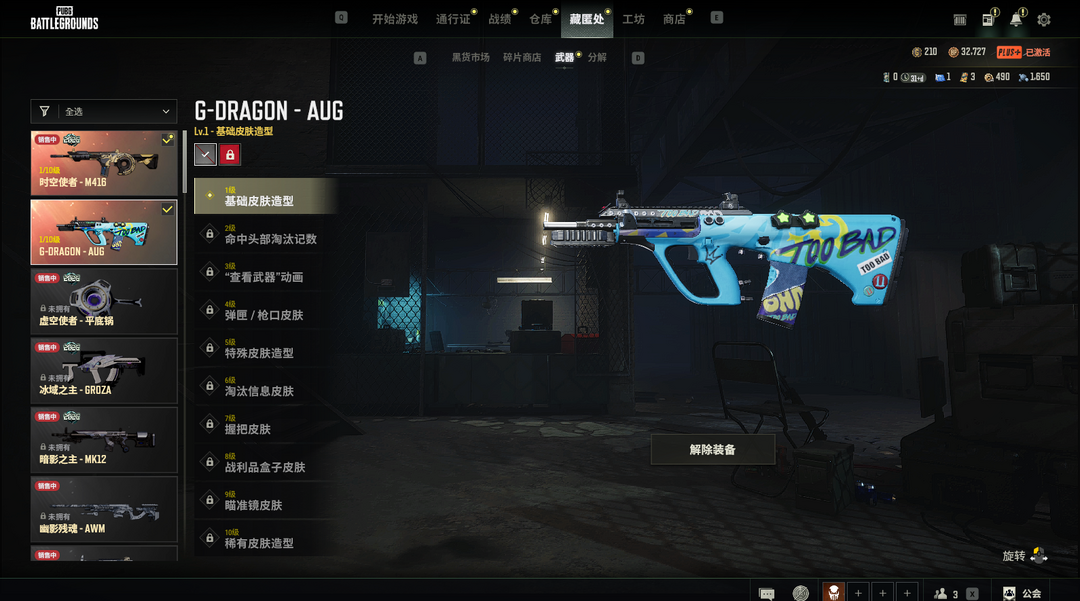The image size is (1080, 601).
Task: Select the 时空使者 M416 skin
Action: pos(104,162)
